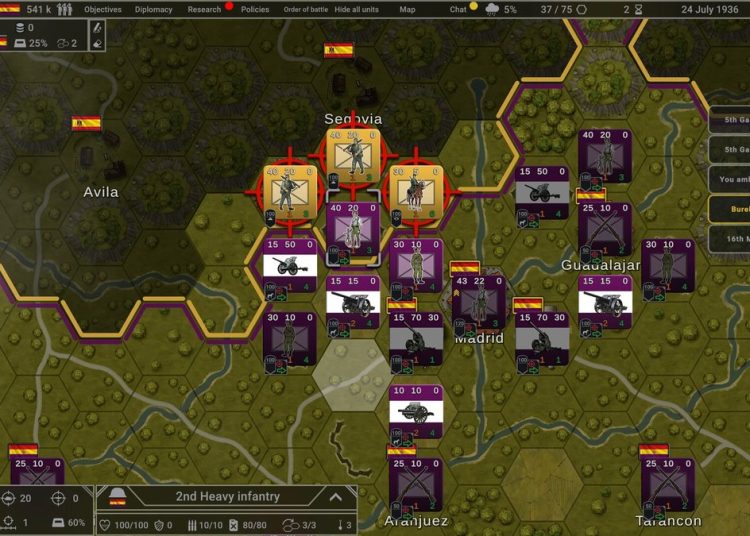Open the Research menu

tap(204, 9)
